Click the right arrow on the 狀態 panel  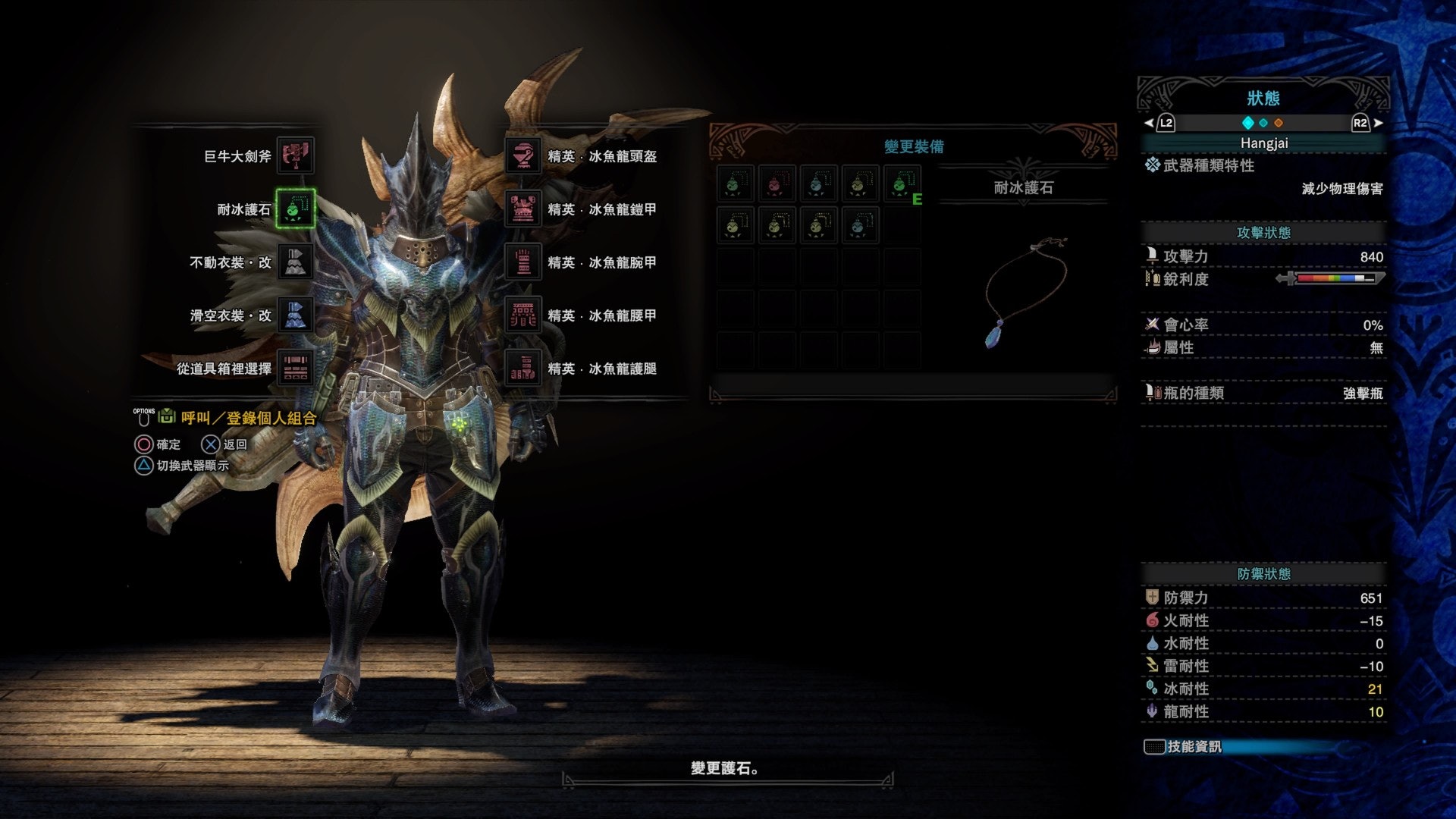pyautogui.click(x=1378, y=123)
